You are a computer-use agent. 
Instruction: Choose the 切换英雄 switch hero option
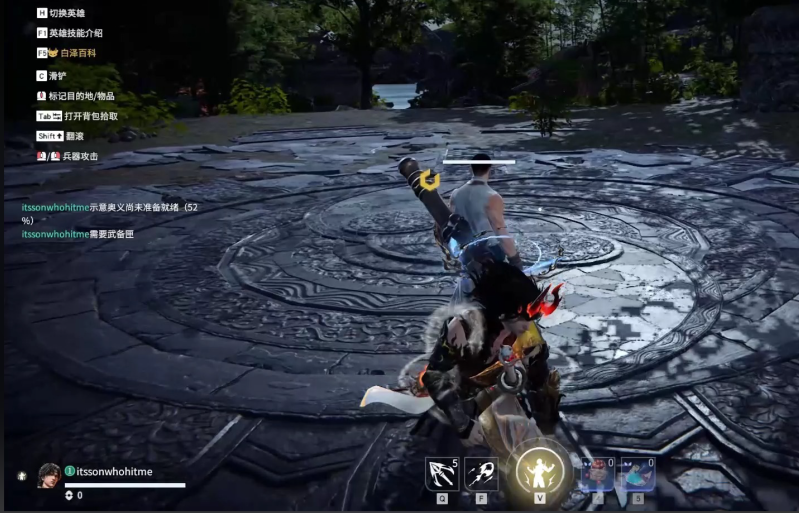click(x=66, y=13)
